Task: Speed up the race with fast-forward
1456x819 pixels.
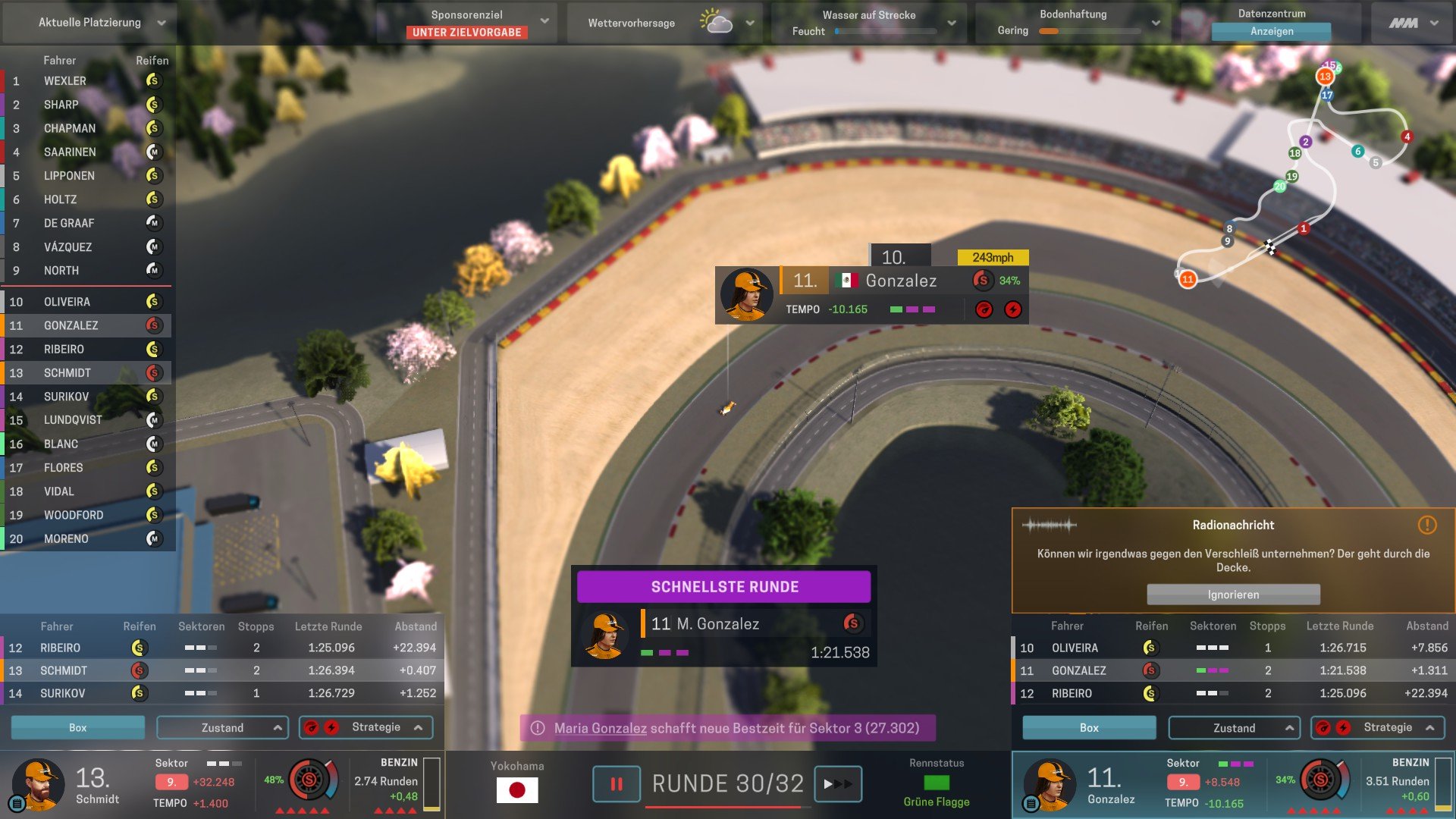Action: (x=837, y=784)
